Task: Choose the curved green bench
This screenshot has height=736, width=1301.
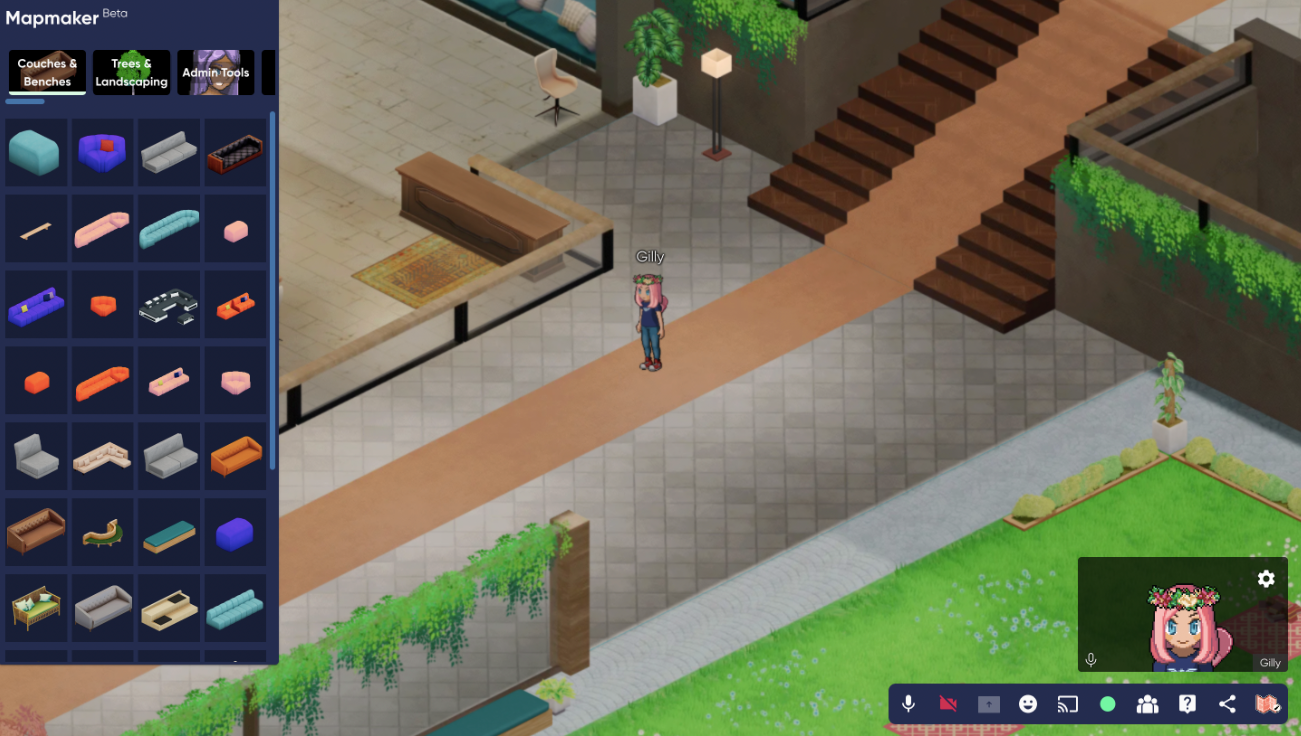Action: pos(102,532)
